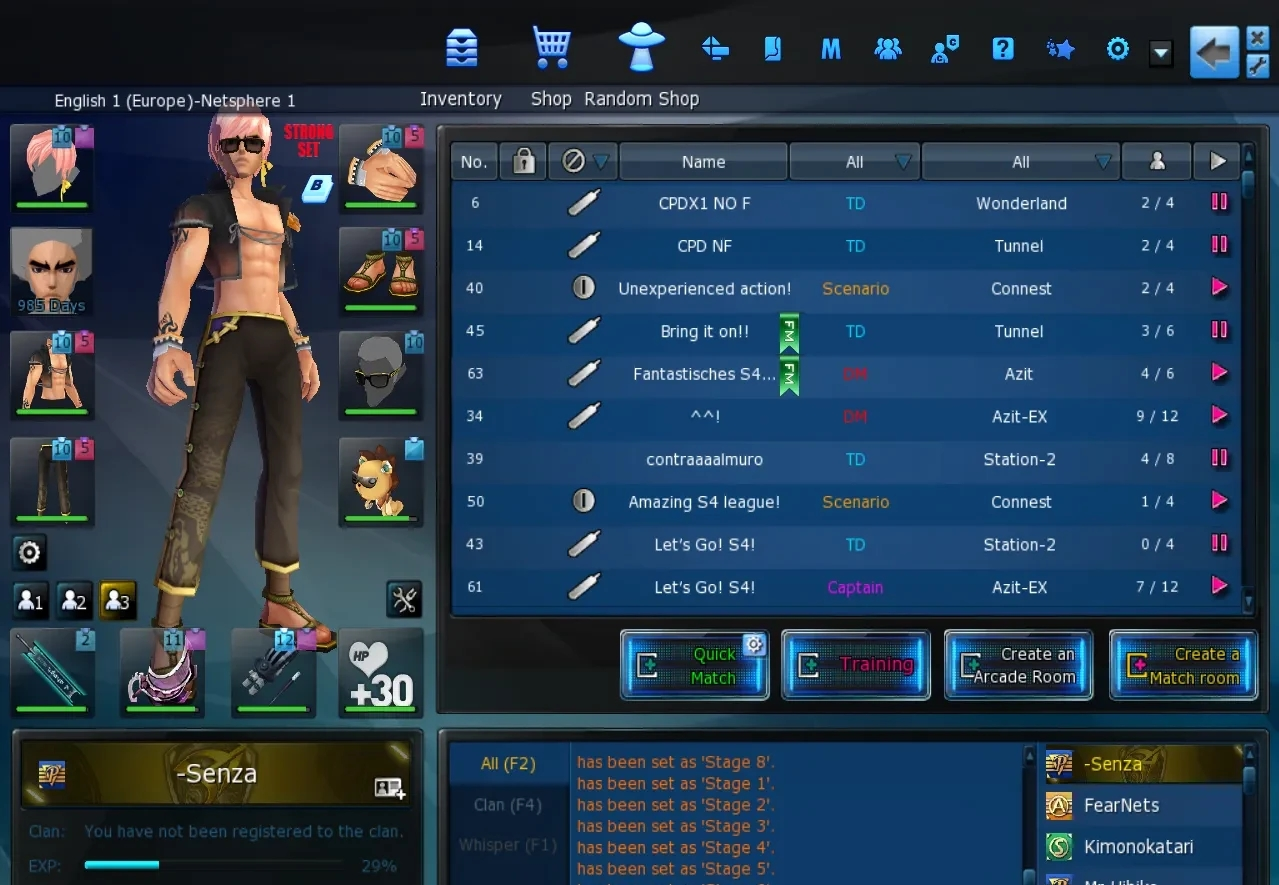The height and width of the screenshot is (885, 1279).
Task: Open the Random Shop UFO icon
Action: click(641, 47)
